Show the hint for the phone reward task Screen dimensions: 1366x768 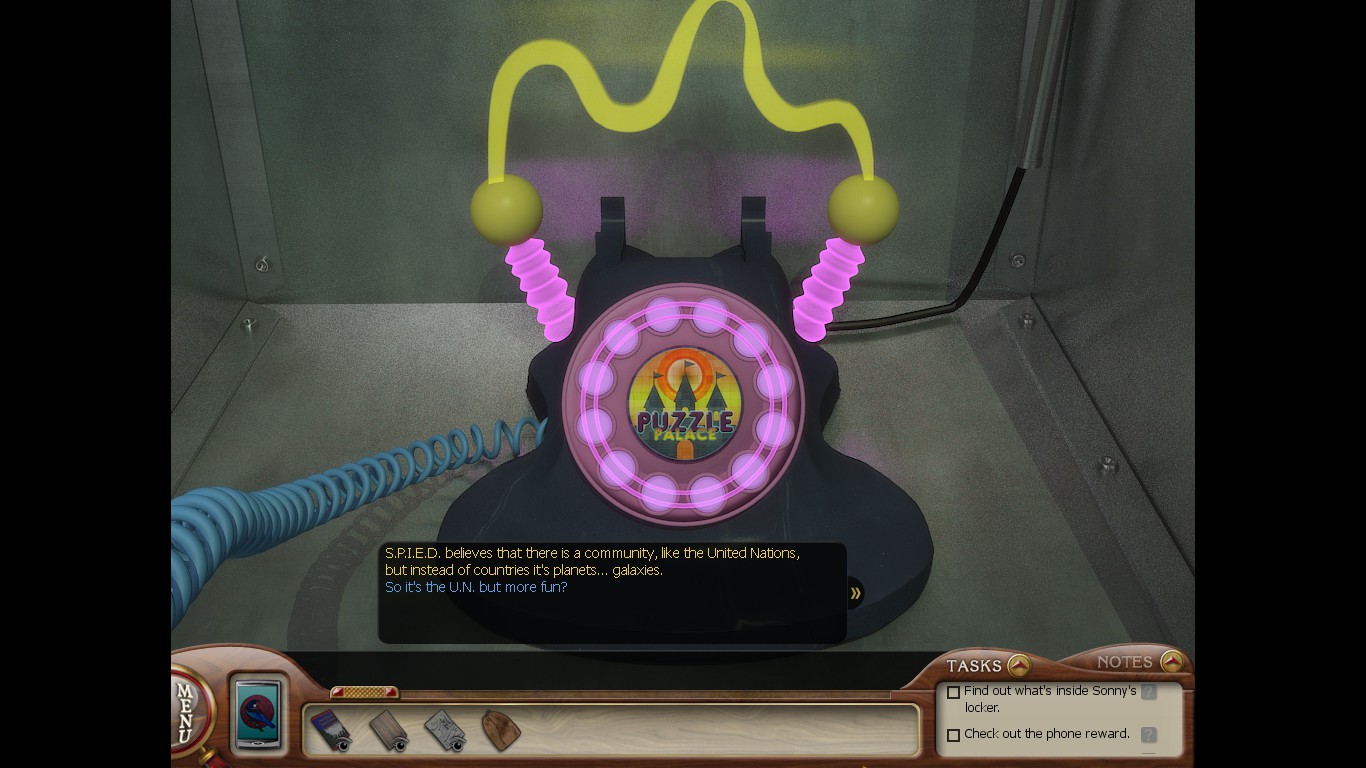click(x=1149, y=735)
